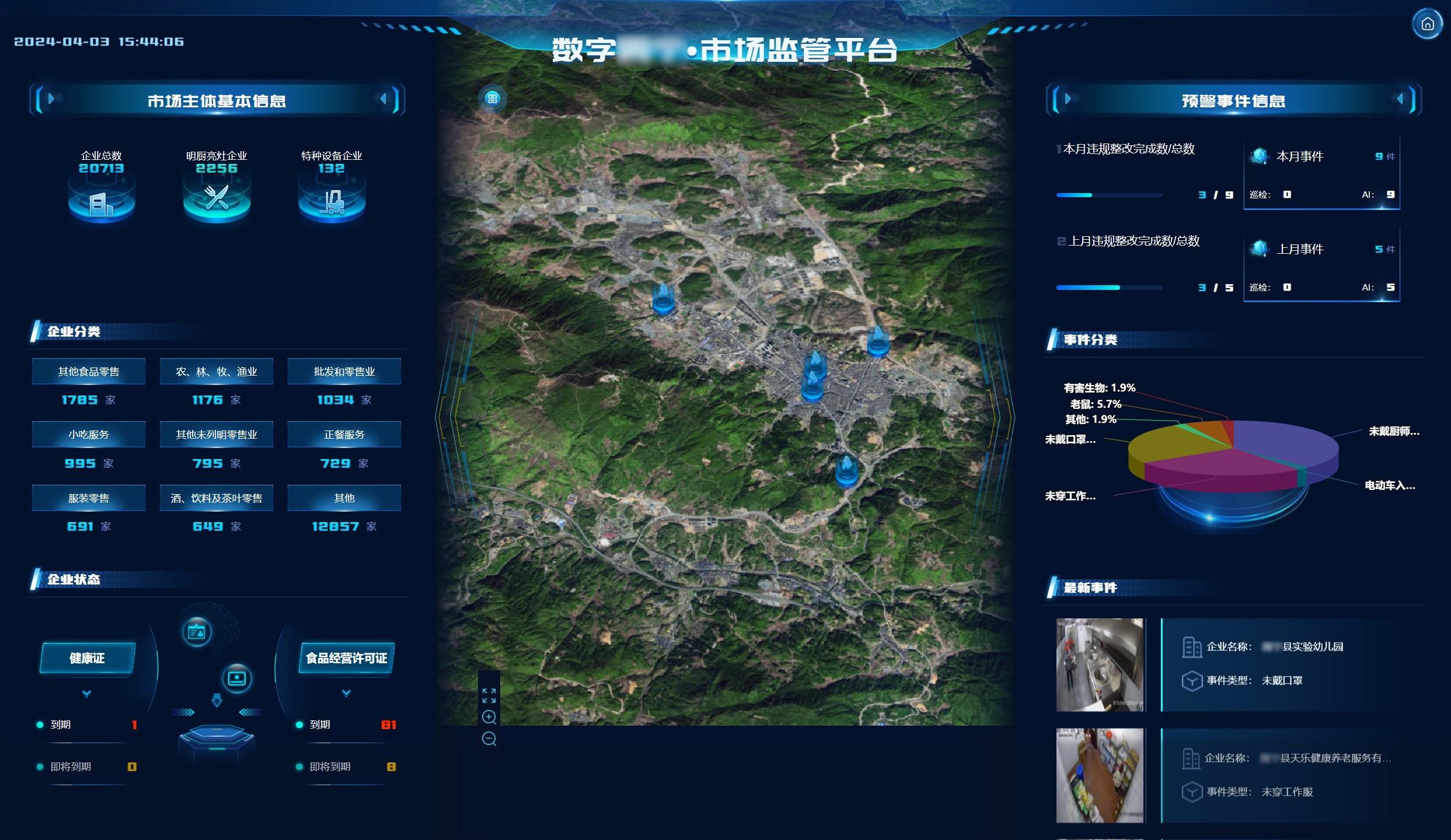Click the fullscreen arrows icon on the map
Screen dimensions: 1451x840
point(490,695)
